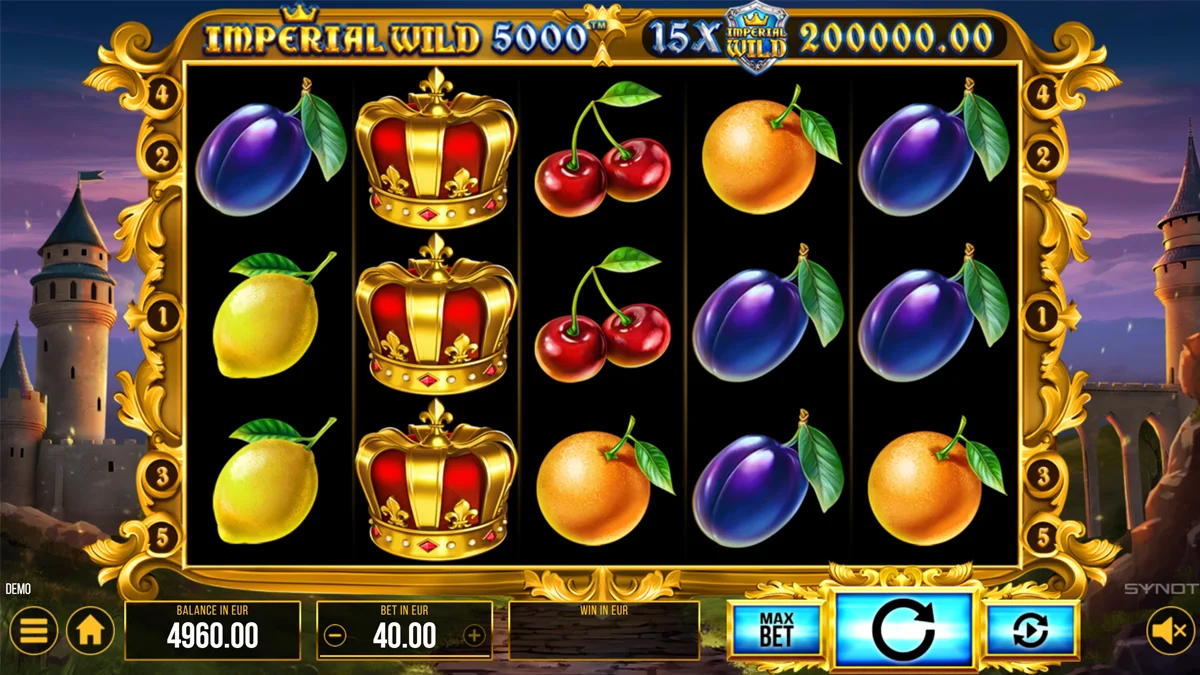
Task: Toggle the muted sound icon
Action: [x=1168, y=631]
